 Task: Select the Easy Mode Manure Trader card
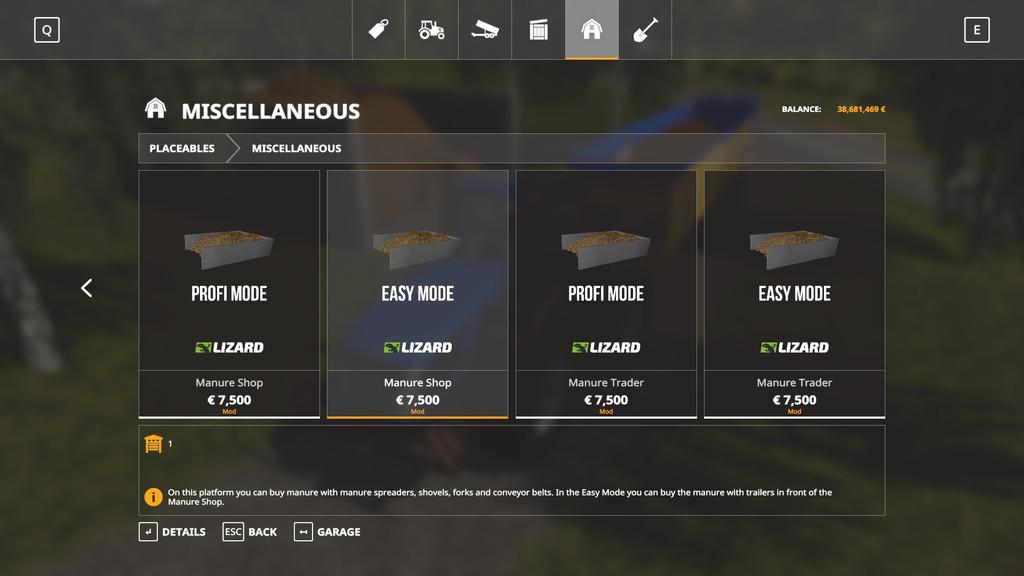(x=794, y=293)
